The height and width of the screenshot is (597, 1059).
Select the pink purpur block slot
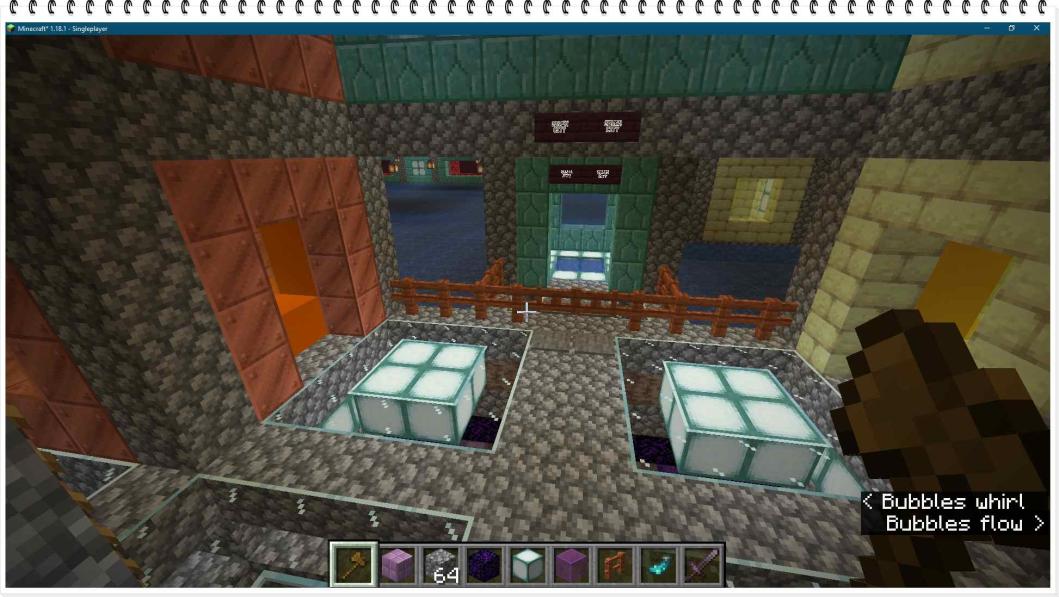click(x=397, y=565)
